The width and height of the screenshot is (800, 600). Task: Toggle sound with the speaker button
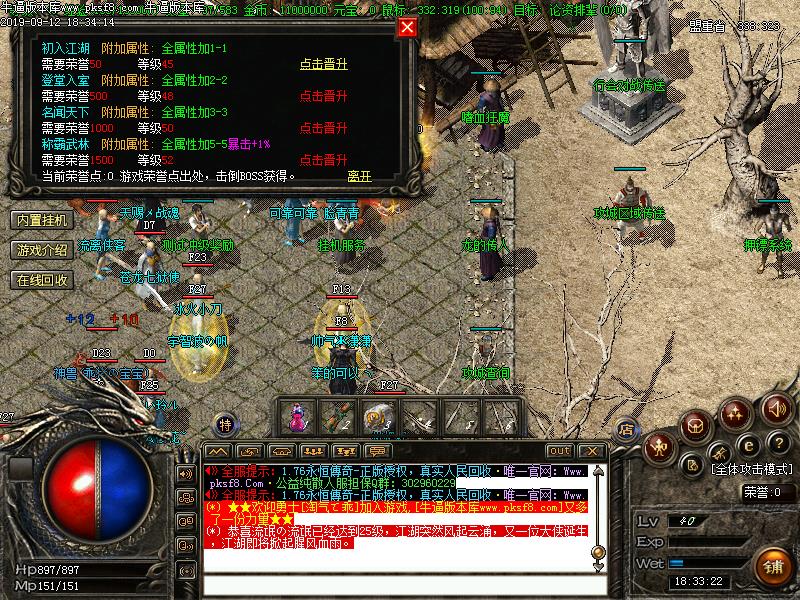point(777,409)
